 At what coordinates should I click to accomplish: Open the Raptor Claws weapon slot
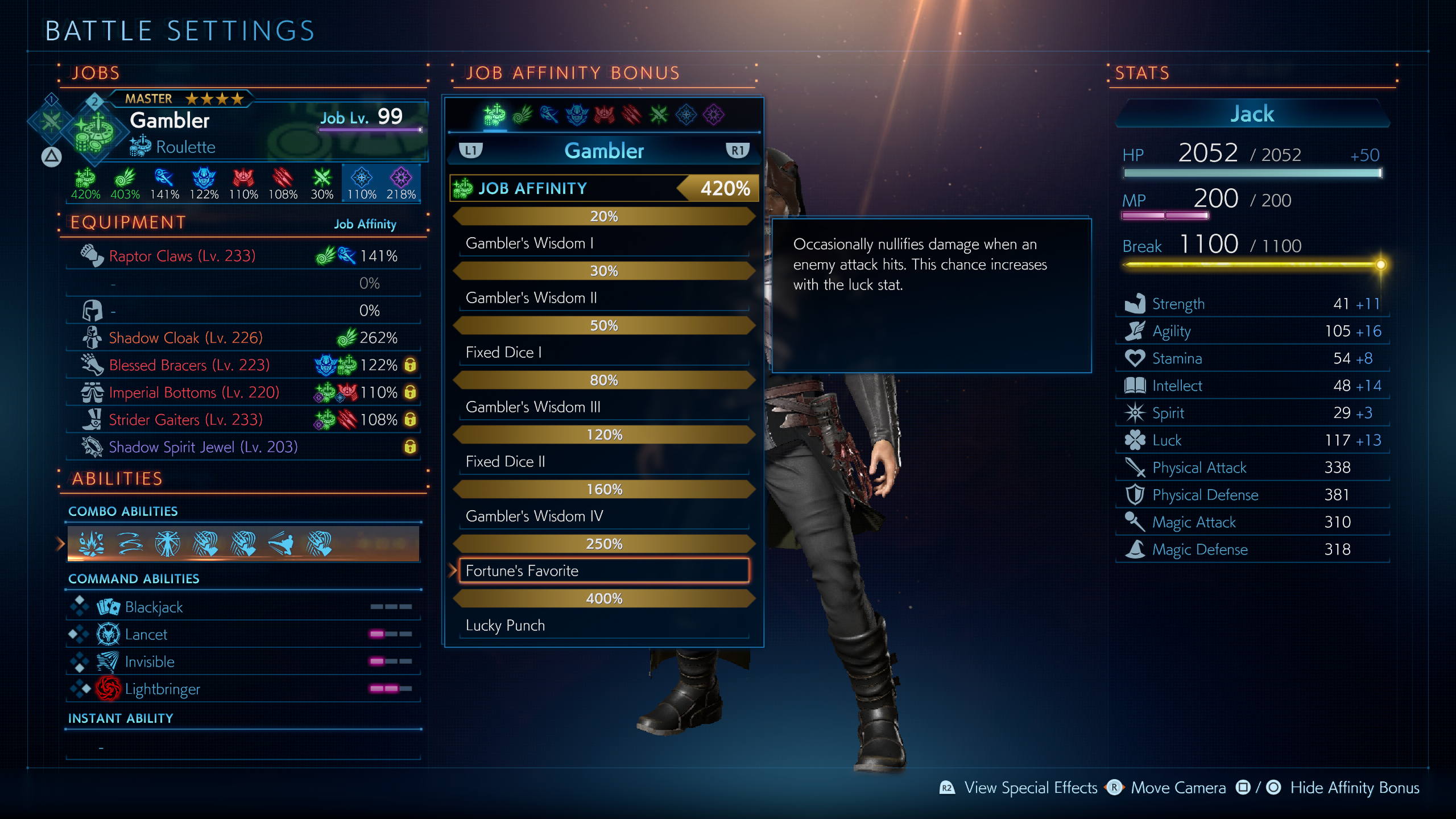tap(243, 256)
